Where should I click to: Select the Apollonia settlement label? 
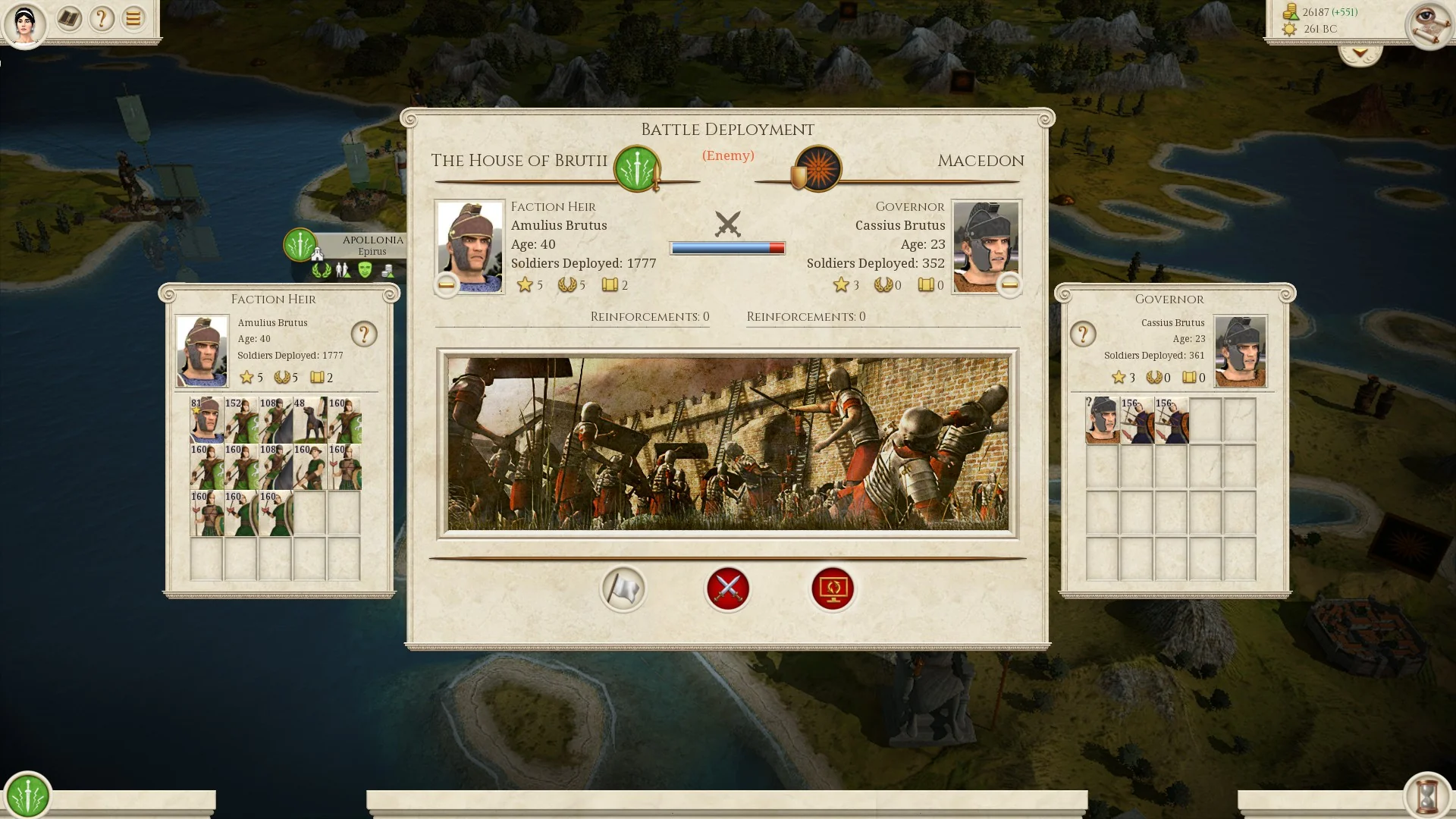tap(372, 244)
